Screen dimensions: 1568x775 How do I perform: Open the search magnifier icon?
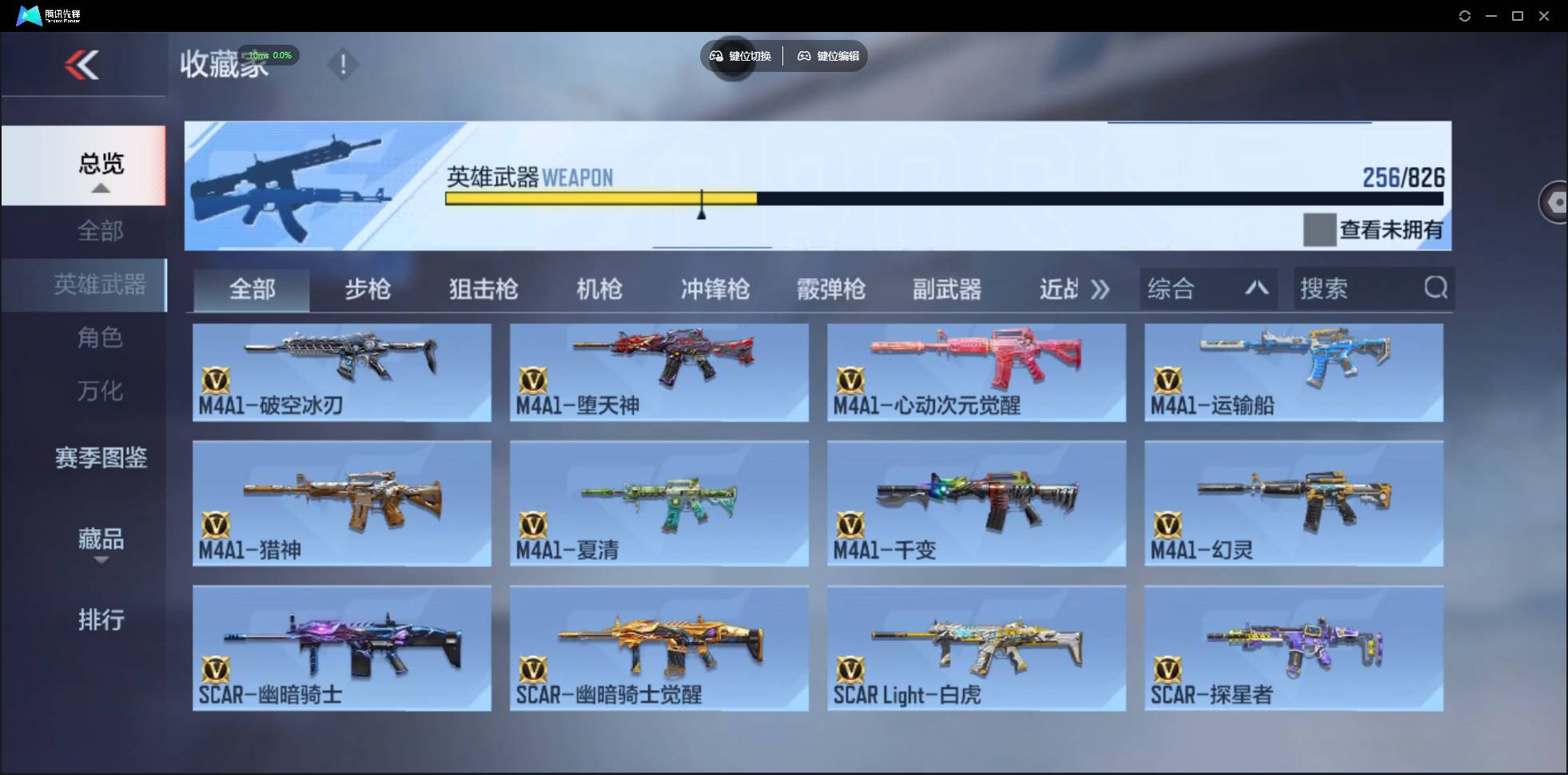(x=1436, y=288)
